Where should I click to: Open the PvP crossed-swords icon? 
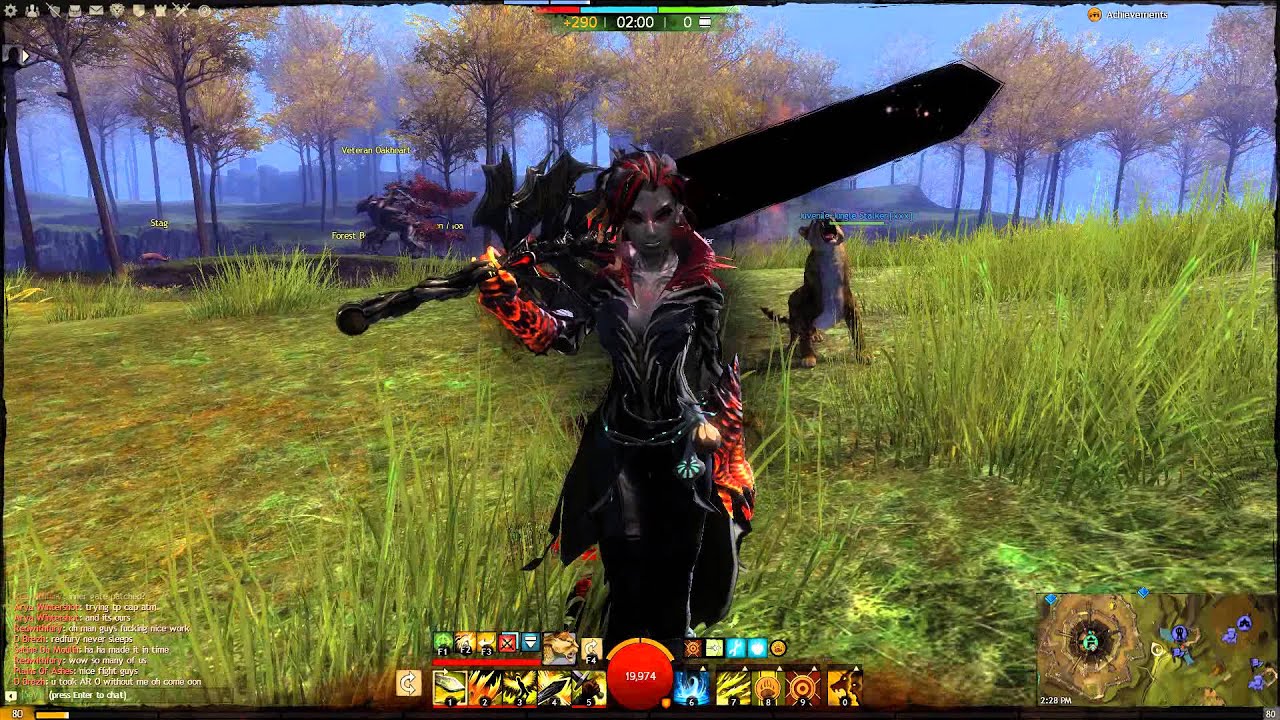click(180, 8)
